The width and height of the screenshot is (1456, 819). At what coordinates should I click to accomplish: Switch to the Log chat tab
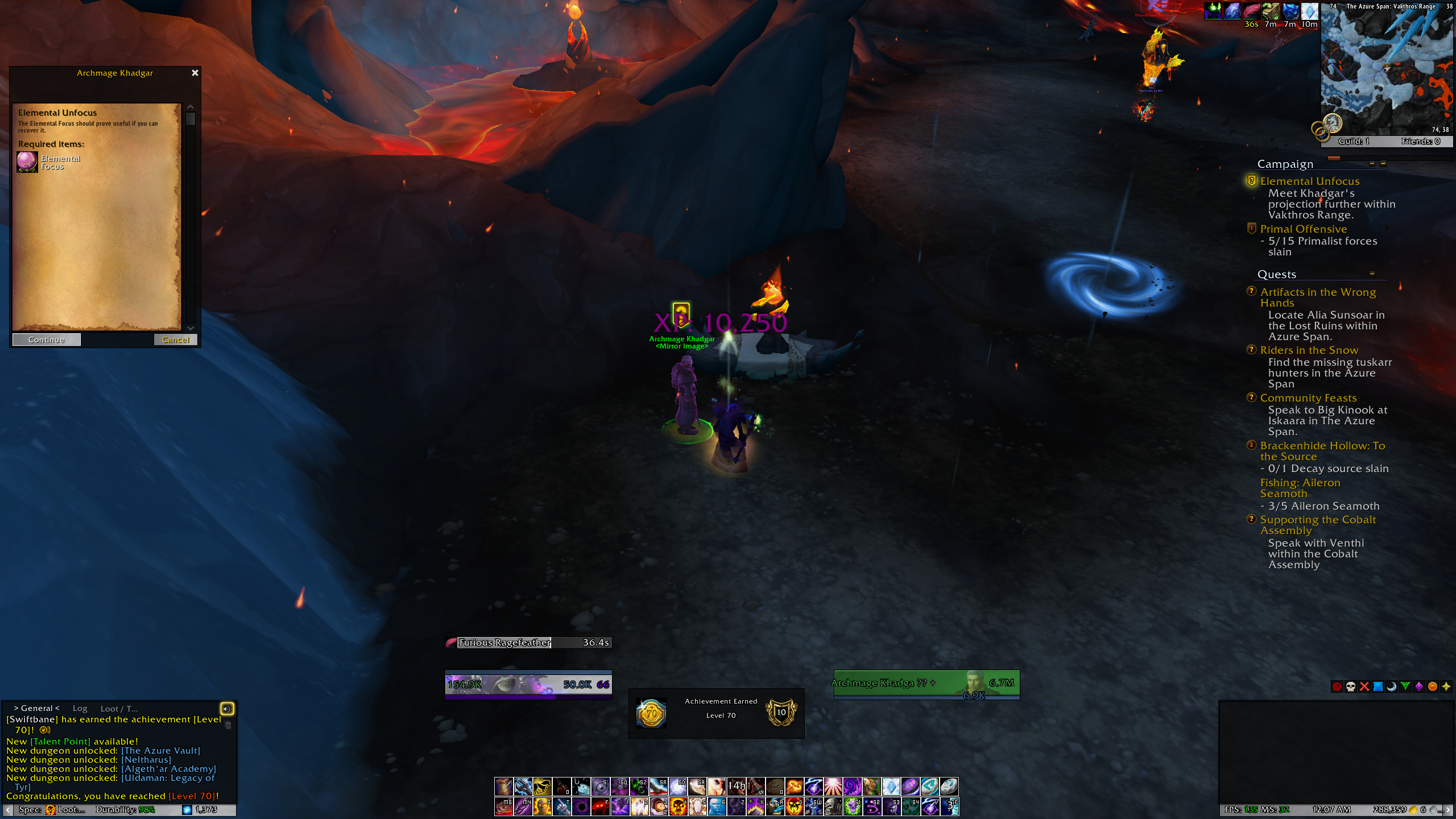[x=80, y=708]
